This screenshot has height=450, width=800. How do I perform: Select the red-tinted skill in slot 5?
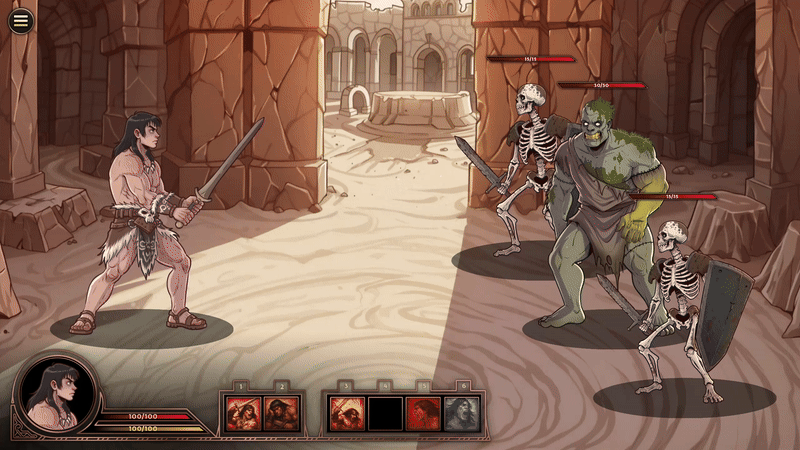point(423,413)
